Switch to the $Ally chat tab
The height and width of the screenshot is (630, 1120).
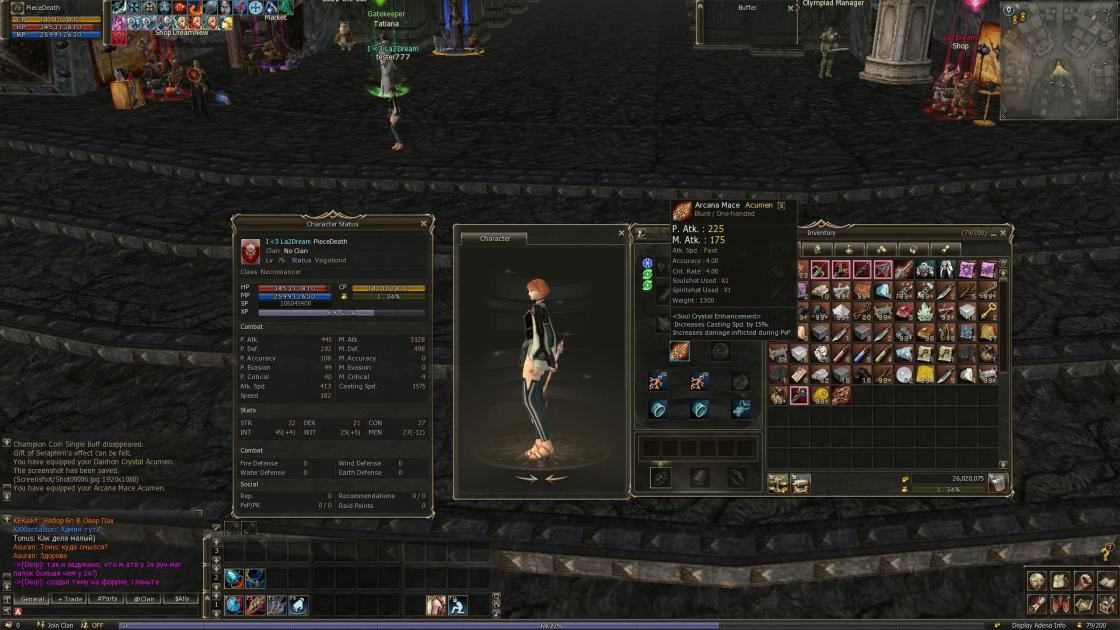coord(181,599)
